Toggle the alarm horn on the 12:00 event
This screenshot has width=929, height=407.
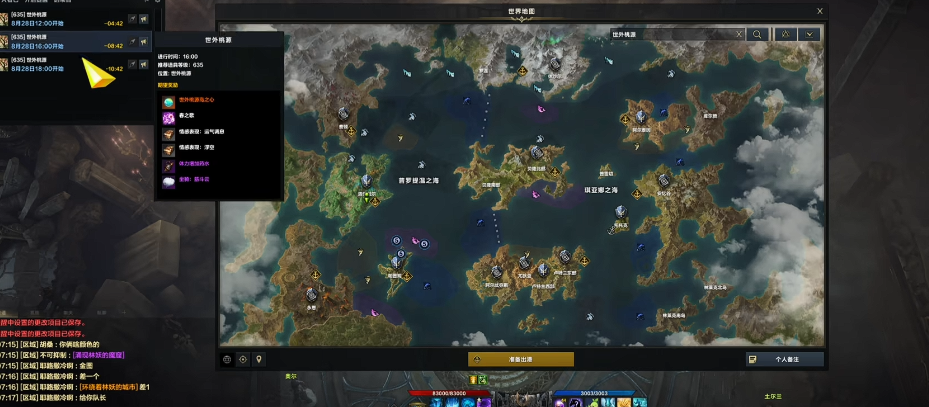point(144,19)
